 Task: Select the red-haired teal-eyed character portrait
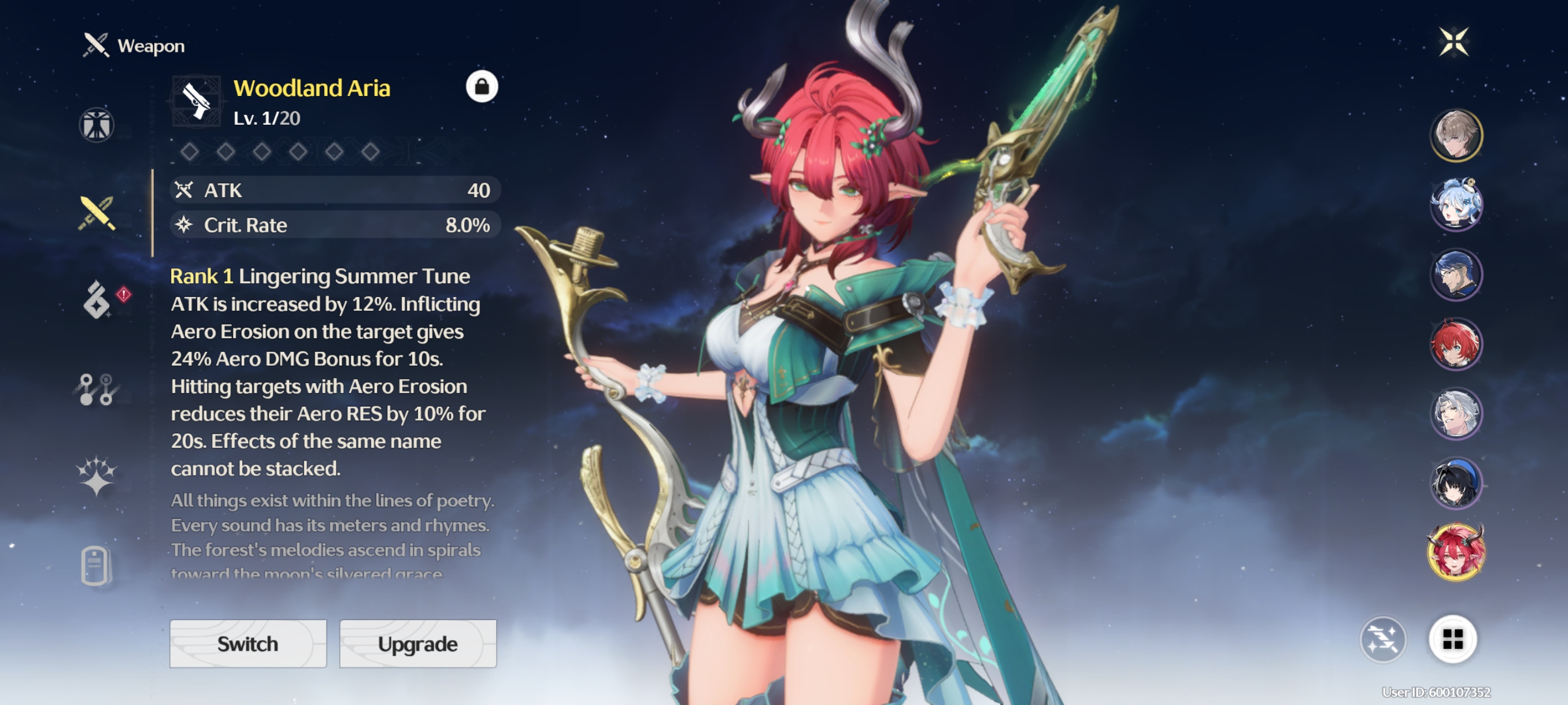tap(1455, 344)
